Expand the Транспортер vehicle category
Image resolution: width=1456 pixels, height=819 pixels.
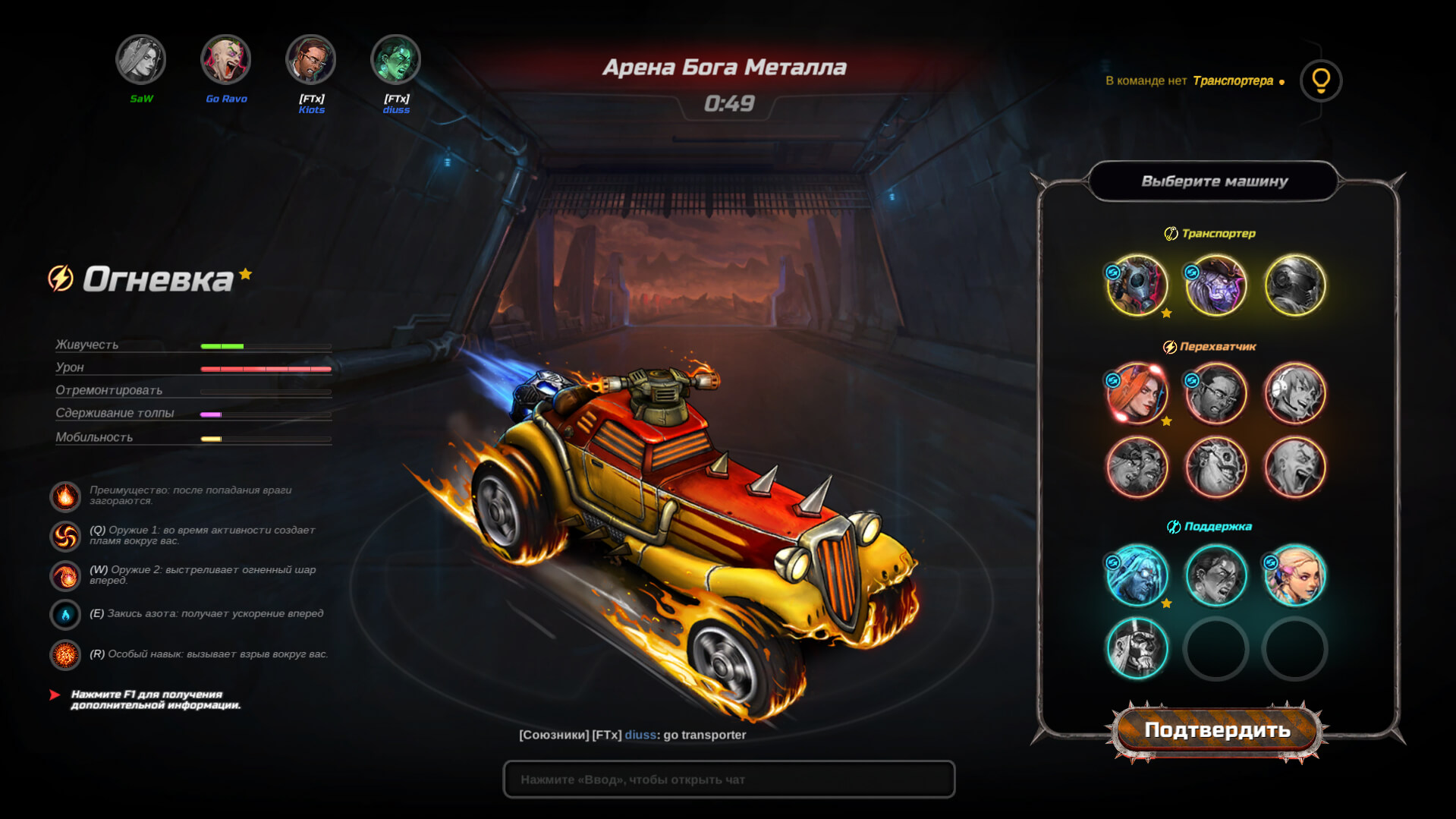click(x=1208, y=234)
